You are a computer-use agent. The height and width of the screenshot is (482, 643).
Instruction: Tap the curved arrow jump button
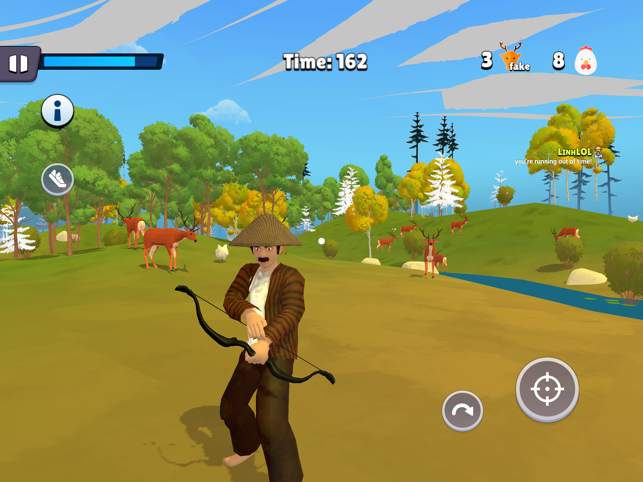pyautogui.click(x=462, y=410)
